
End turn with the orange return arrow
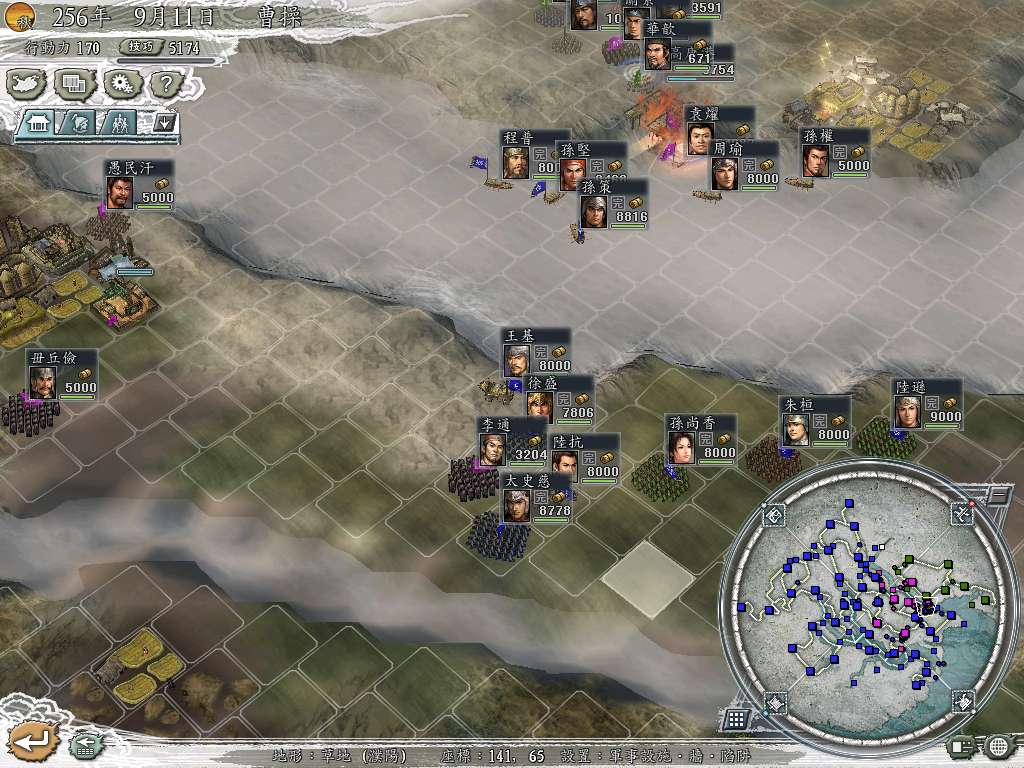[x=29, y=741]
